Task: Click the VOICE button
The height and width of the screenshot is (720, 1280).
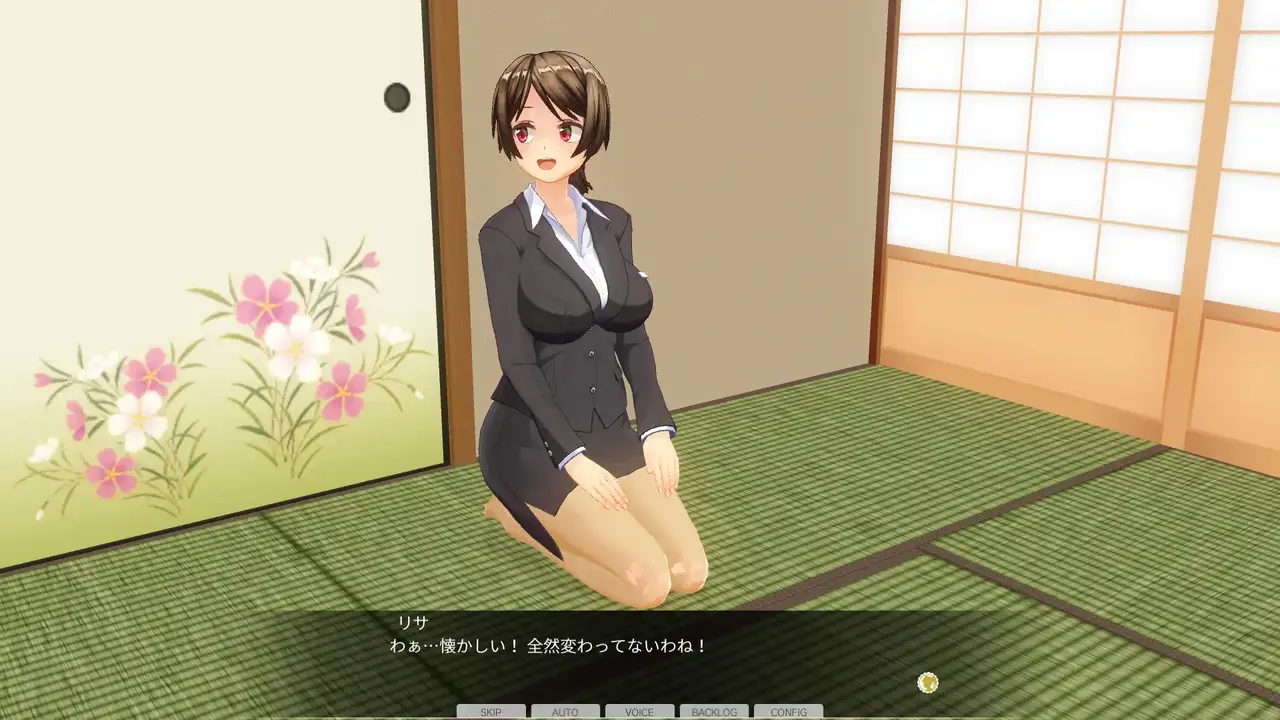Action: [640, 712]
